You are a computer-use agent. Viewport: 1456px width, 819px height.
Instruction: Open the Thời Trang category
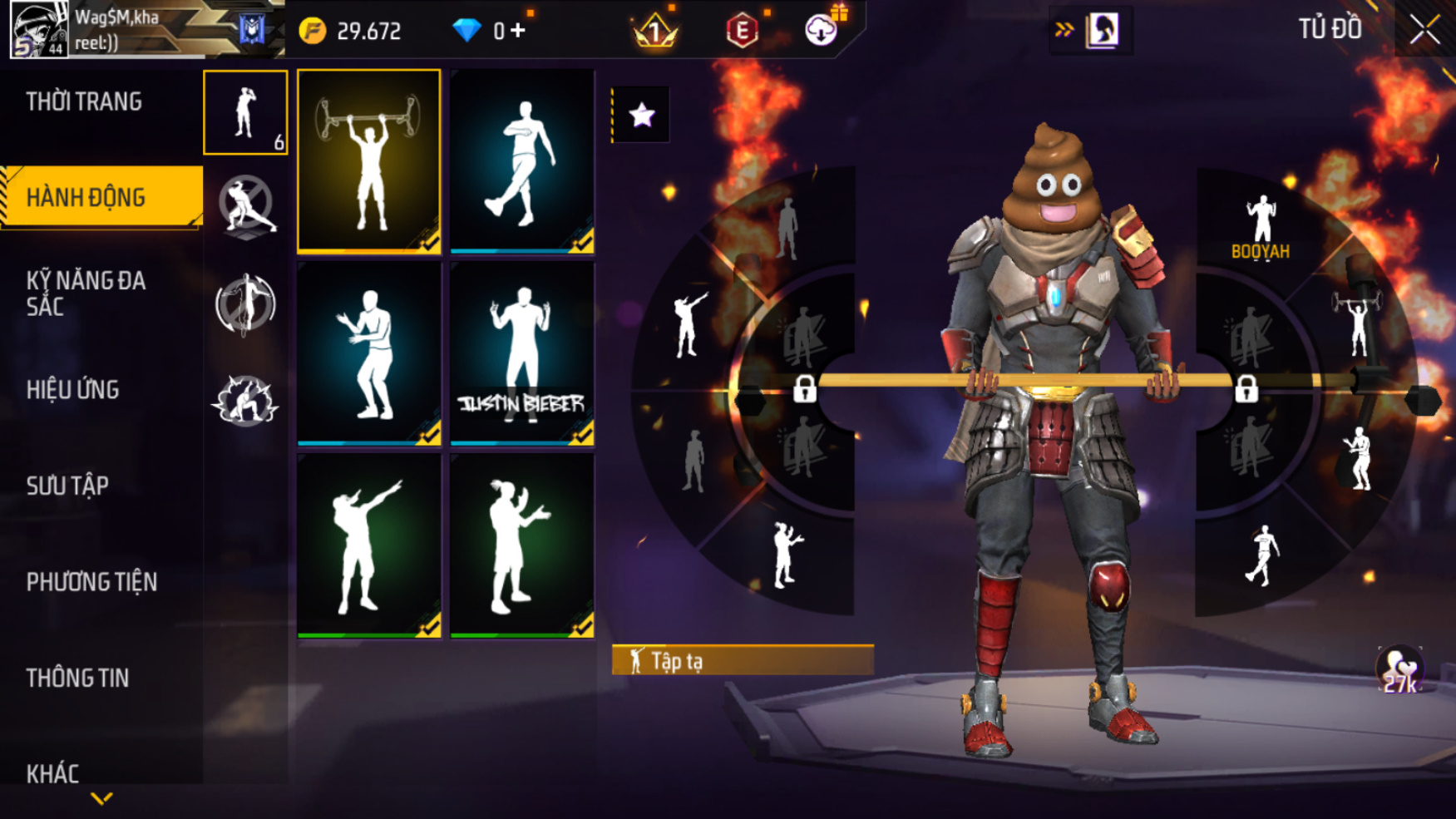coord(84,102)
